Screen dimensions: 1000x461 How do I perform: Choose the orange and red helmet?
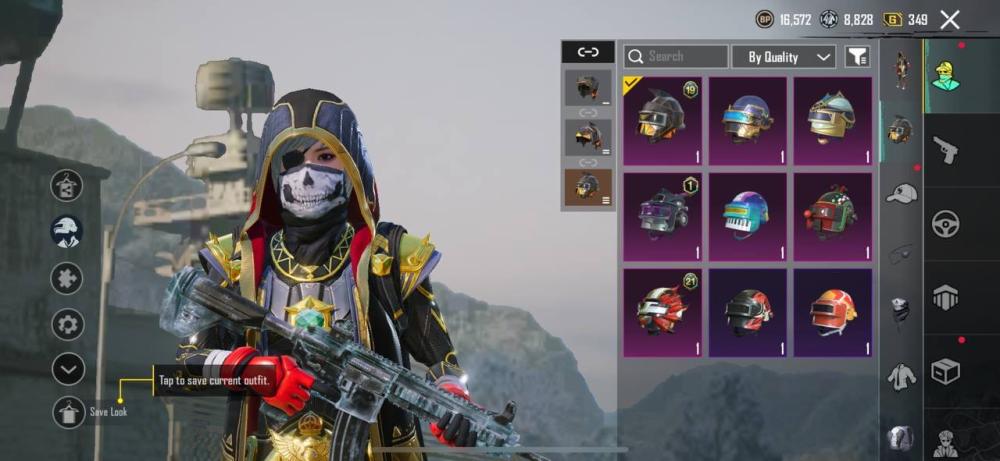[x=832, y=312]
